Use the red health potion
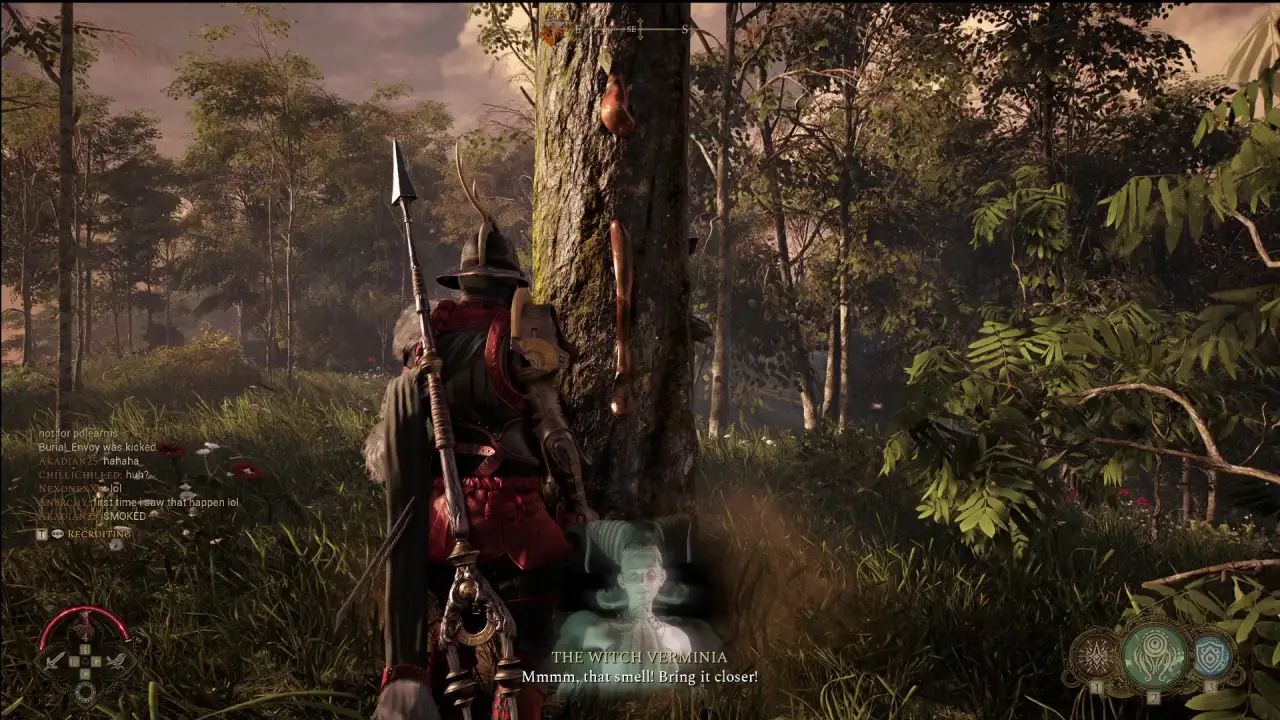The image size is (1280, 720). [x=85, y=629]
